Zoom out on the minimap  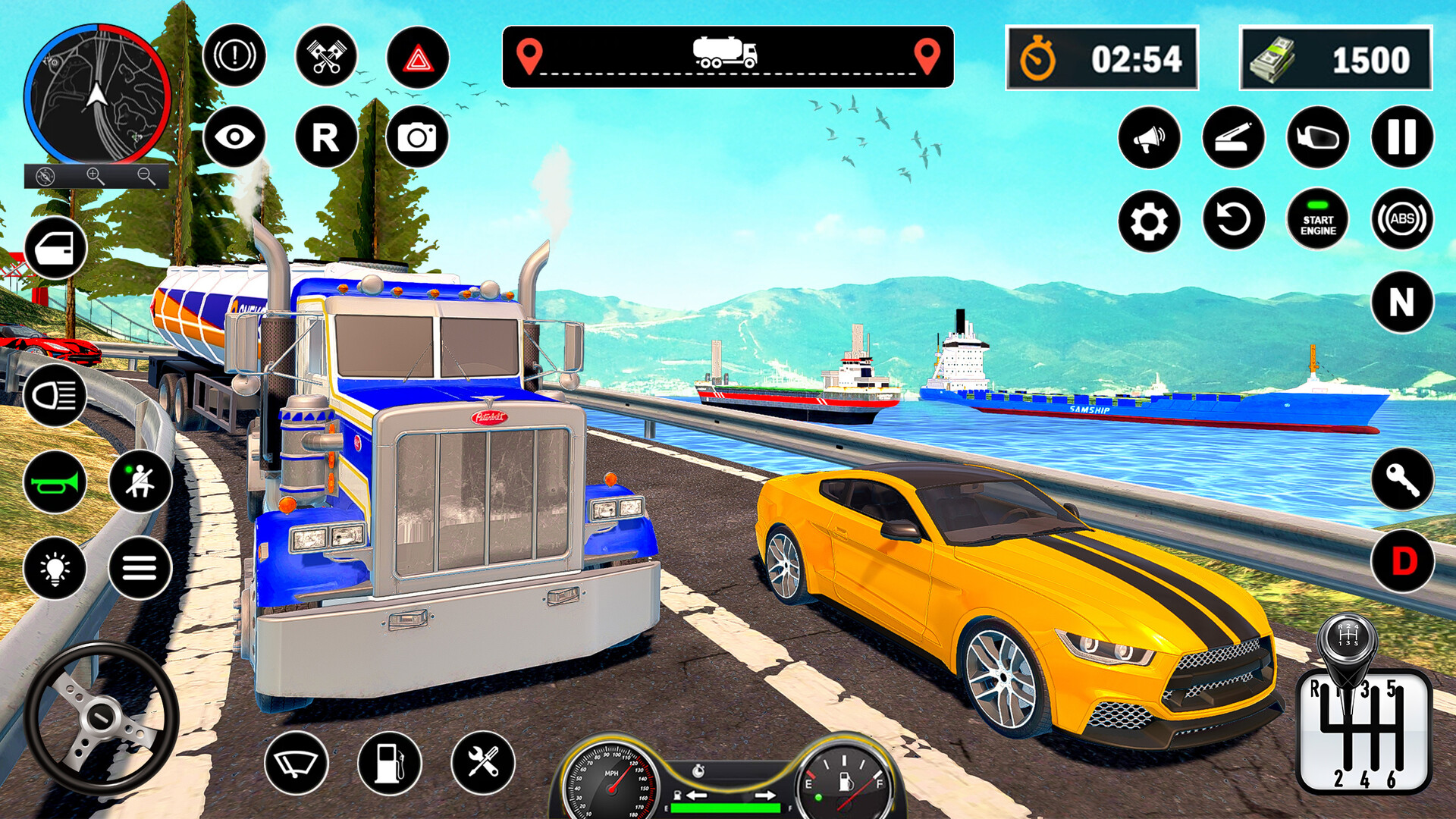click(x=146, y=176)
